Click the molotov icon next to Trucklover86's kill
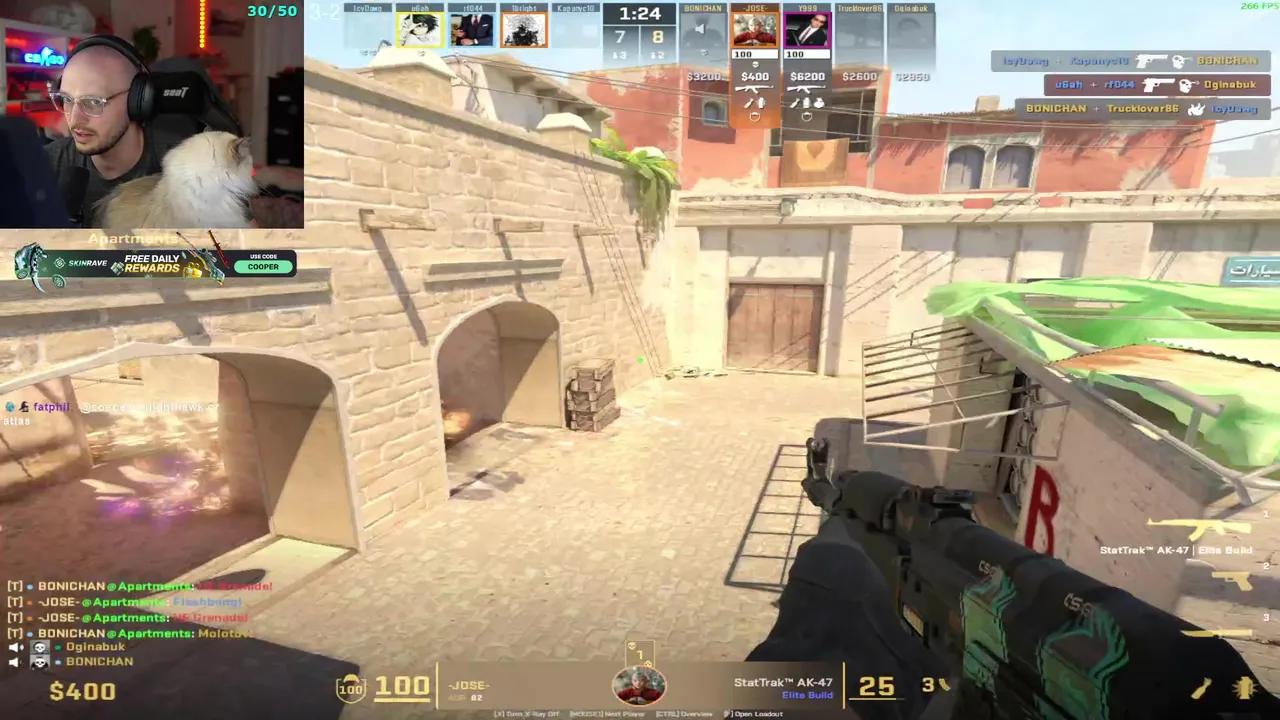Screen dimensions: 1280x720 [1197, 108]
